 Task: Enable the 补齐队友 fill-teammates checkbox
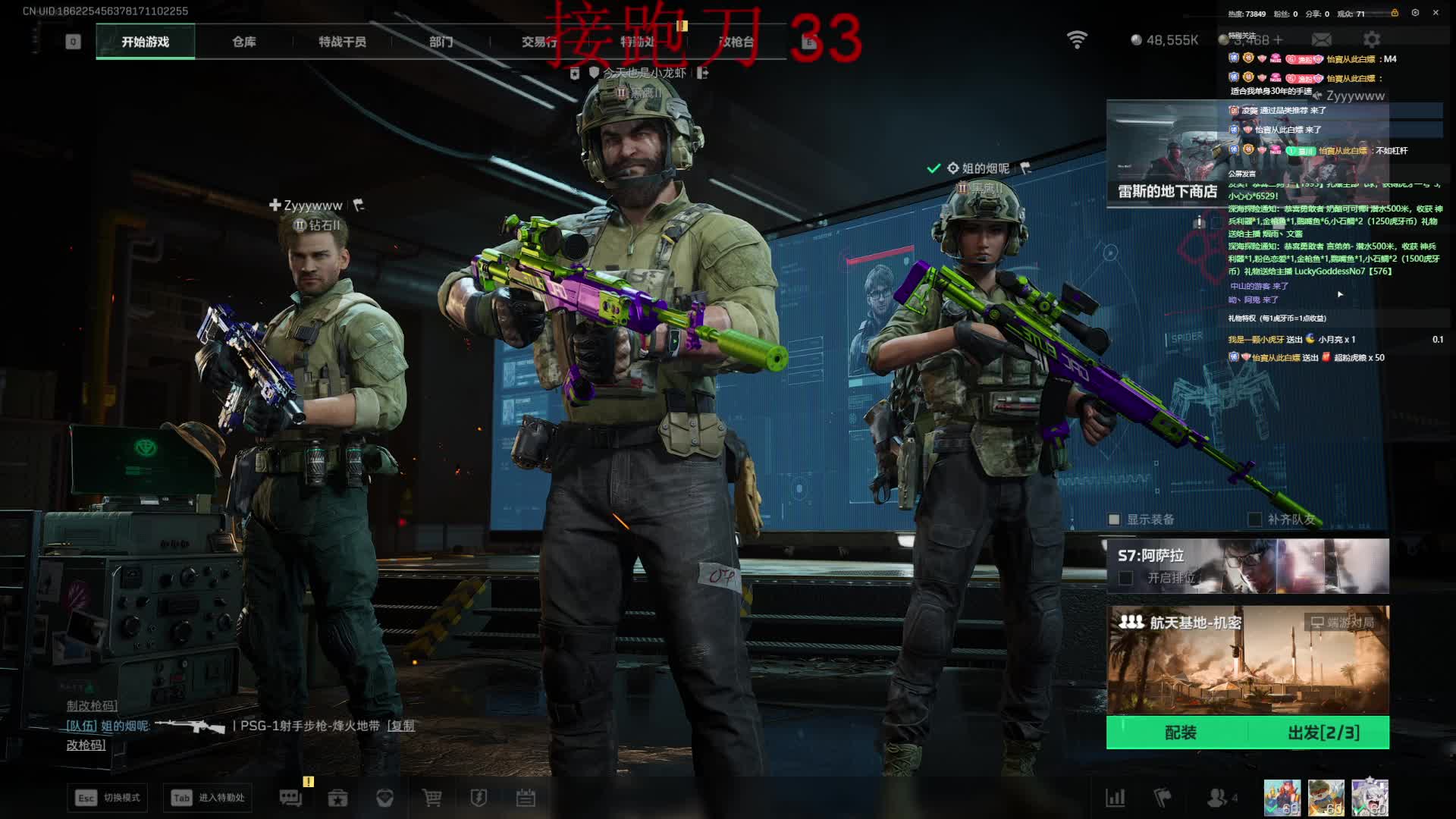point(1255,519)
